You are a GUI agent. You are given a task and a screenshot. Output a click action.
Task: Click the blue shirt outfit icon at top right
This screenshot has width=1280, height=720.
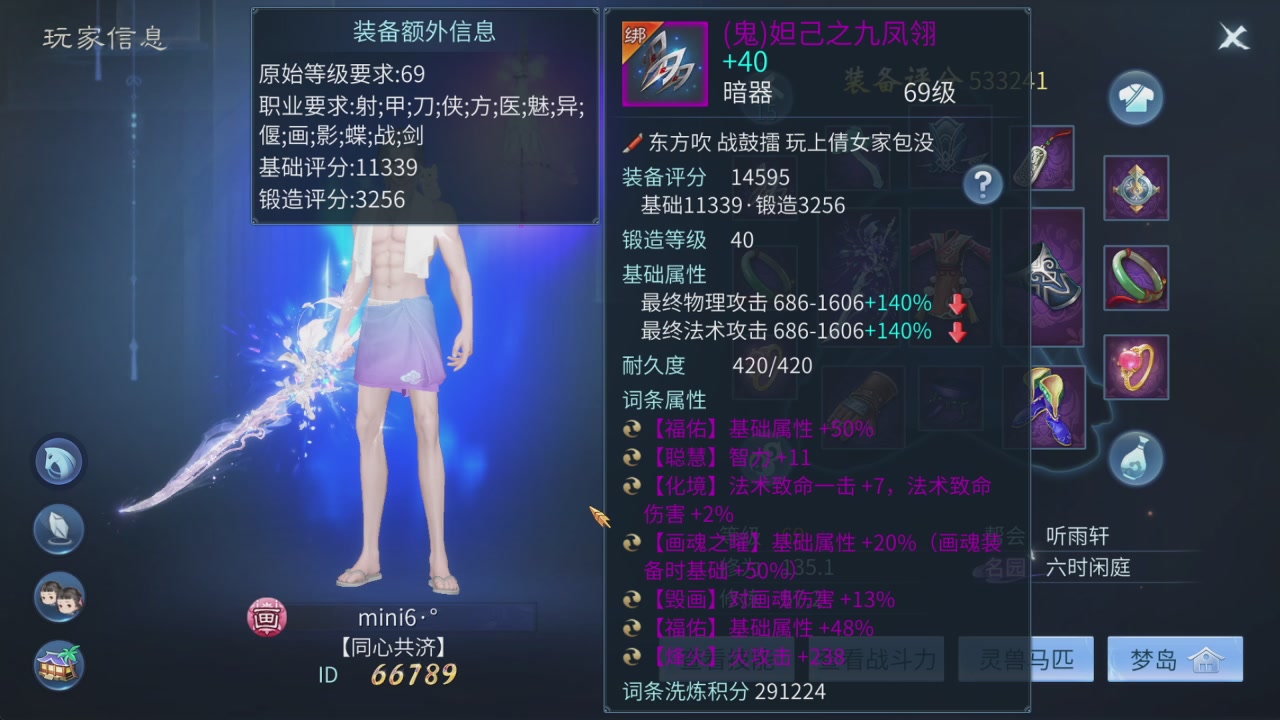(1136, 97)
